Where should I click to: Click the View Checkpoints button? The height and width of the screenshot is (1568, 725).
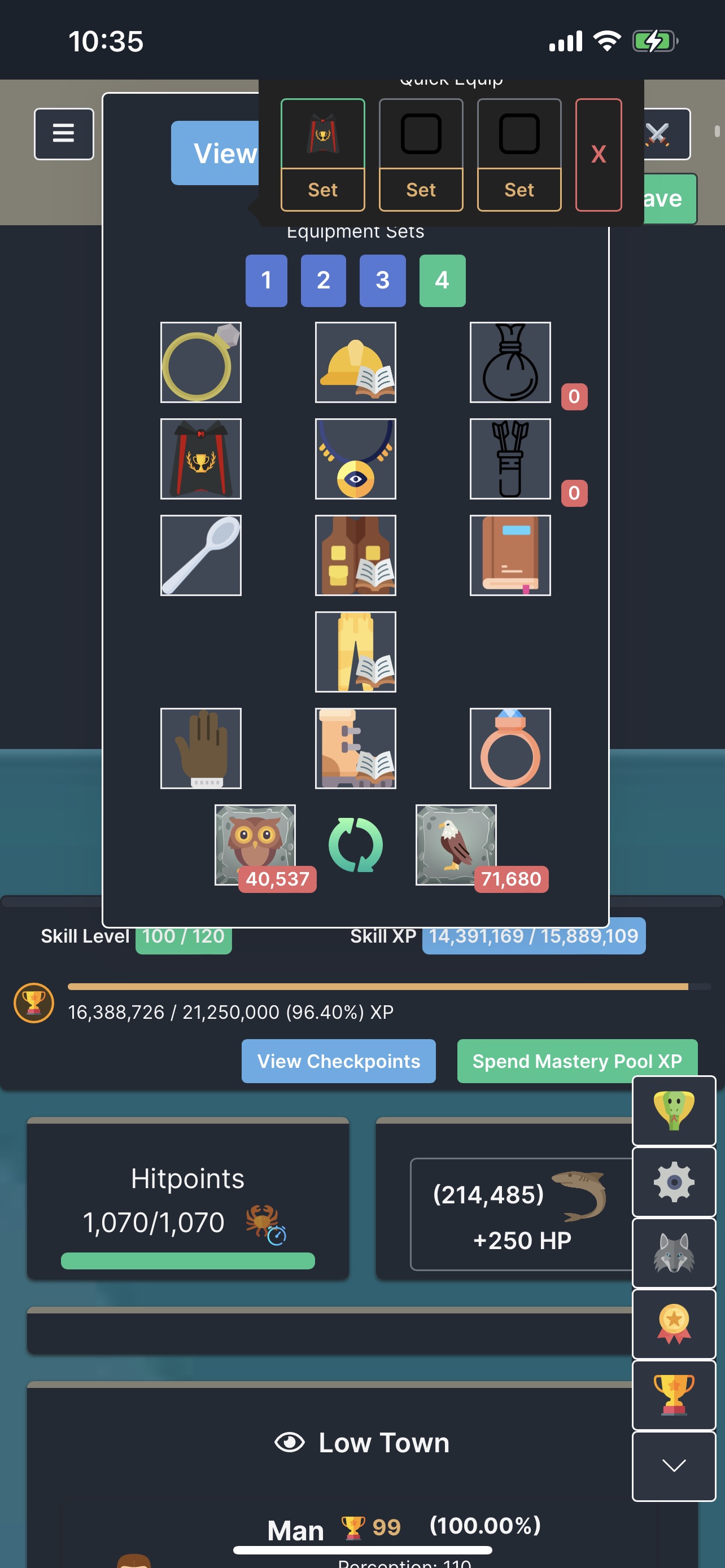point(338,1061)
